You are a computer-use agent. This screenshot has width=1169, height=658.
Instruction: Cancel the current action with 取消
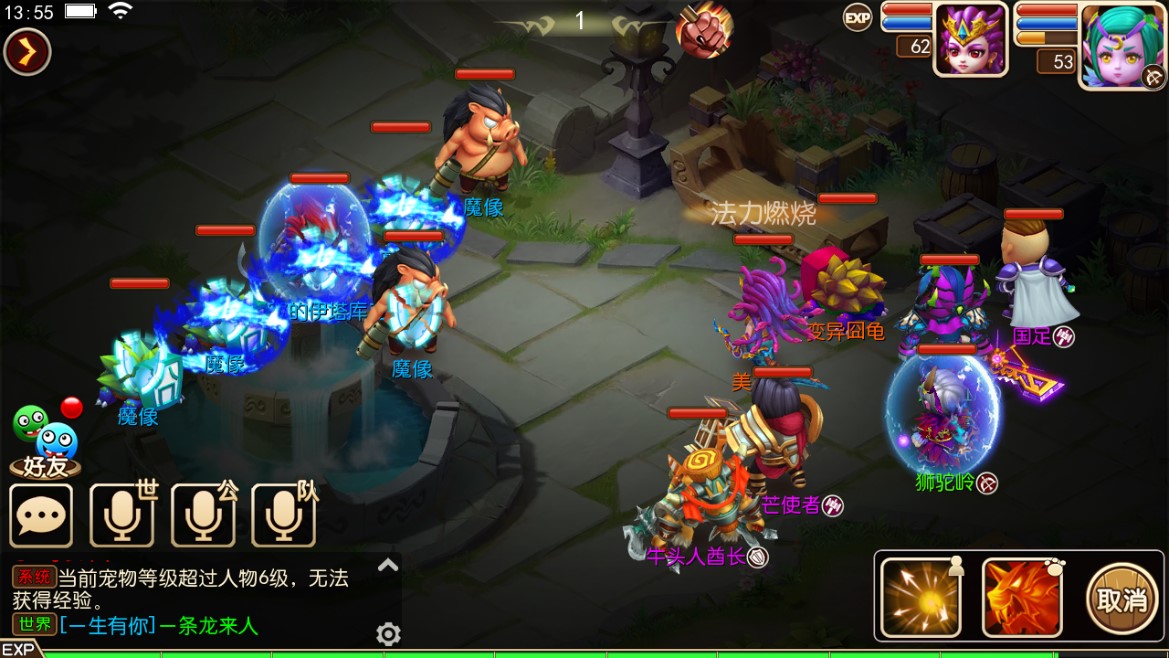pyautogui.click(x=1122, y=598)
